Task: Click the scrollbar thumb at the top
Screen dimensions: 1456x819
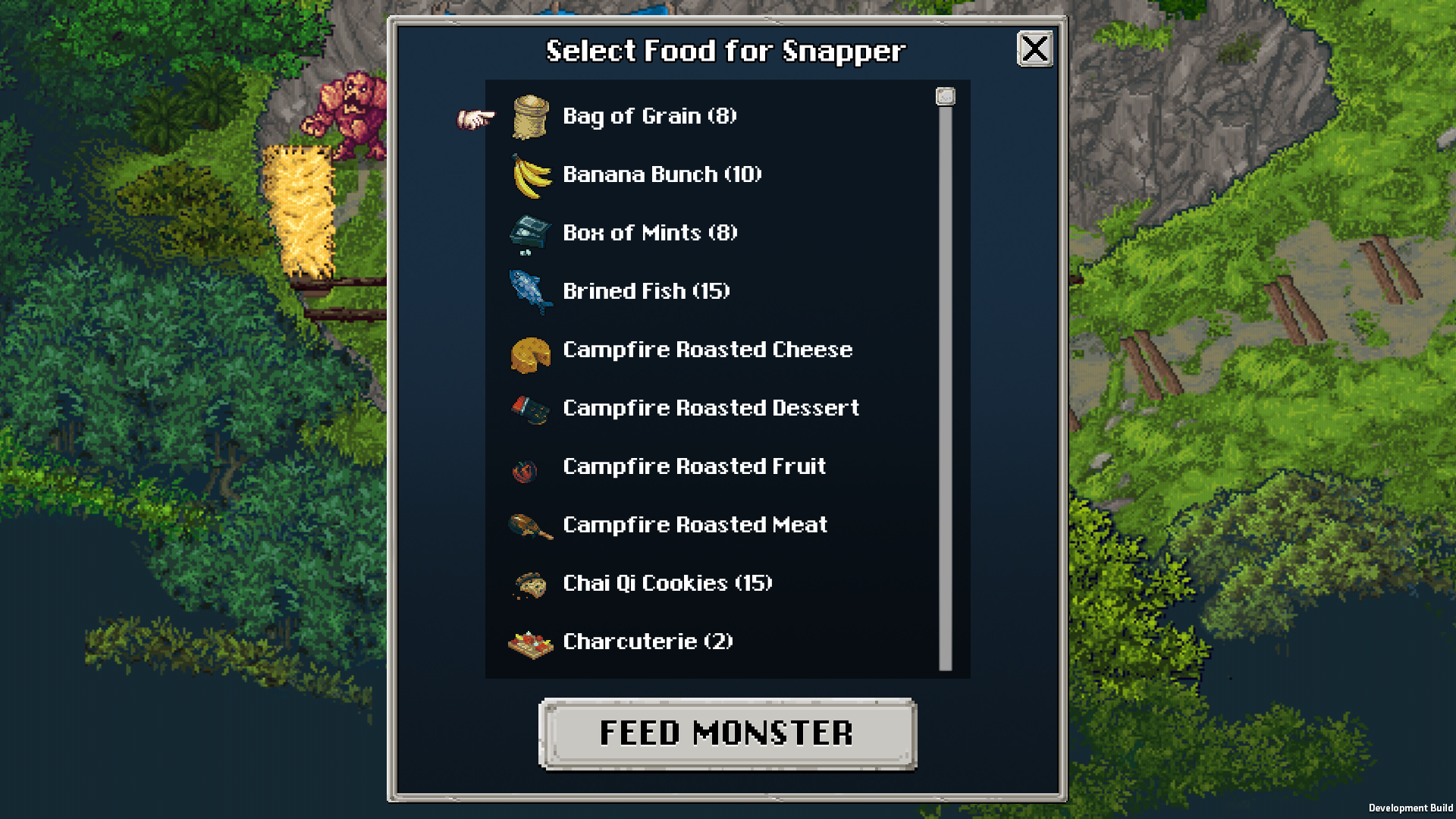Action: coord(945,97)
